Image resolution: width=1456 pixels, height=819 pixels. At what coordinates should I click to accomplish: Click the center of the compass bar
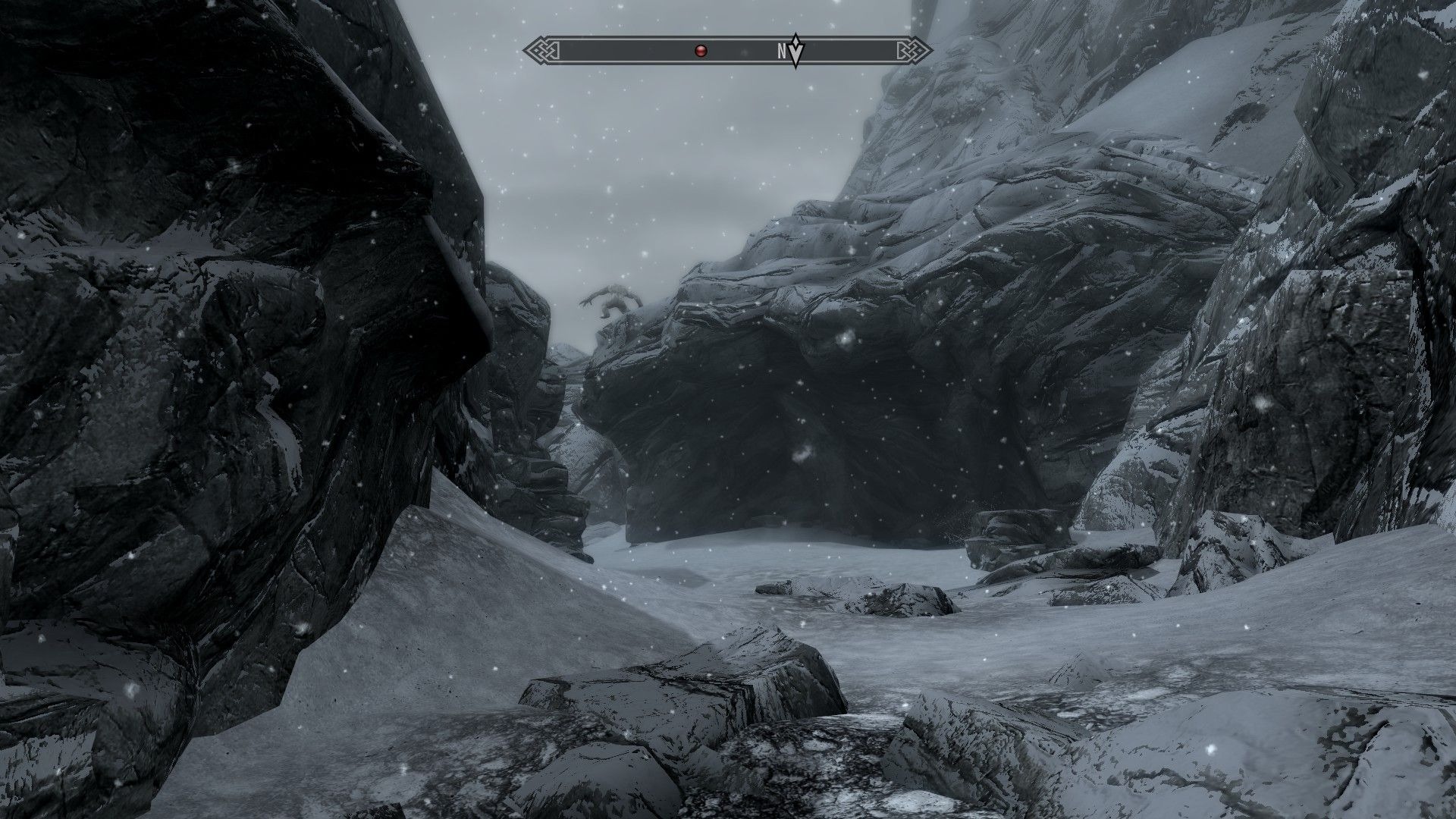[x=728, y=50]
